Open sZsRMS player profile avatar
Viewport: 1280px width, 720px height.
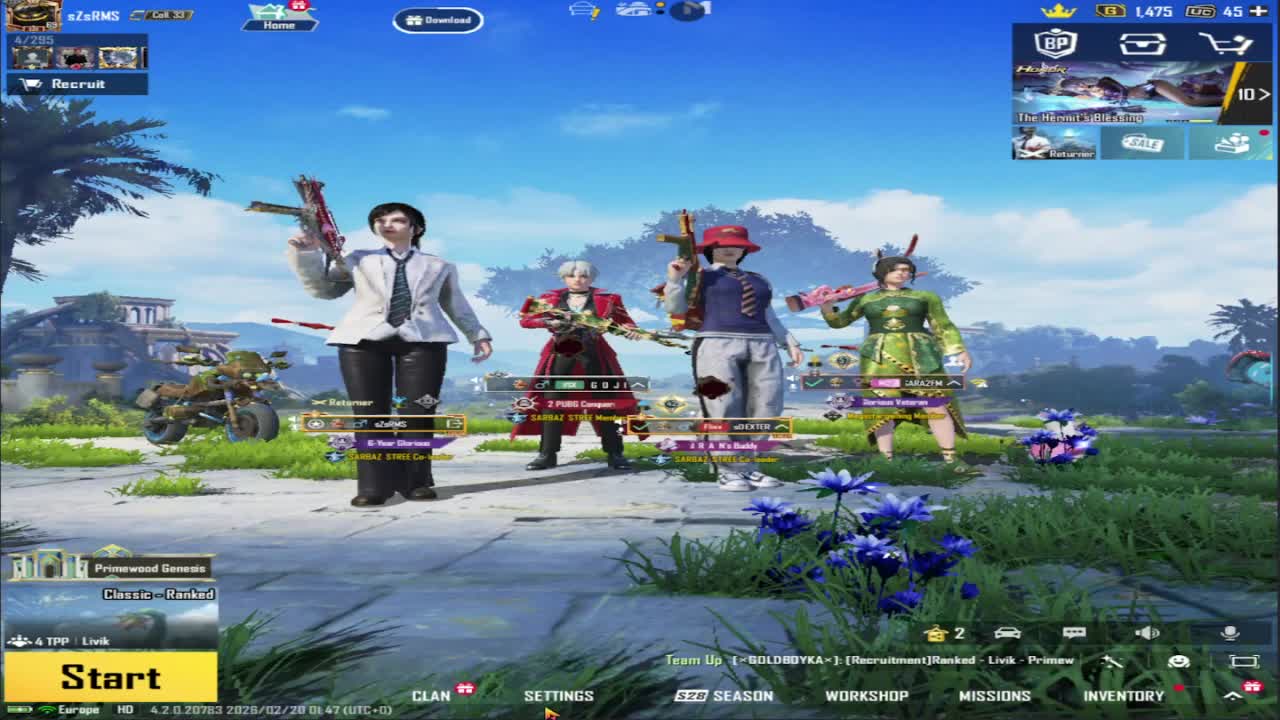pyautogui.click(x=34, y=15)
